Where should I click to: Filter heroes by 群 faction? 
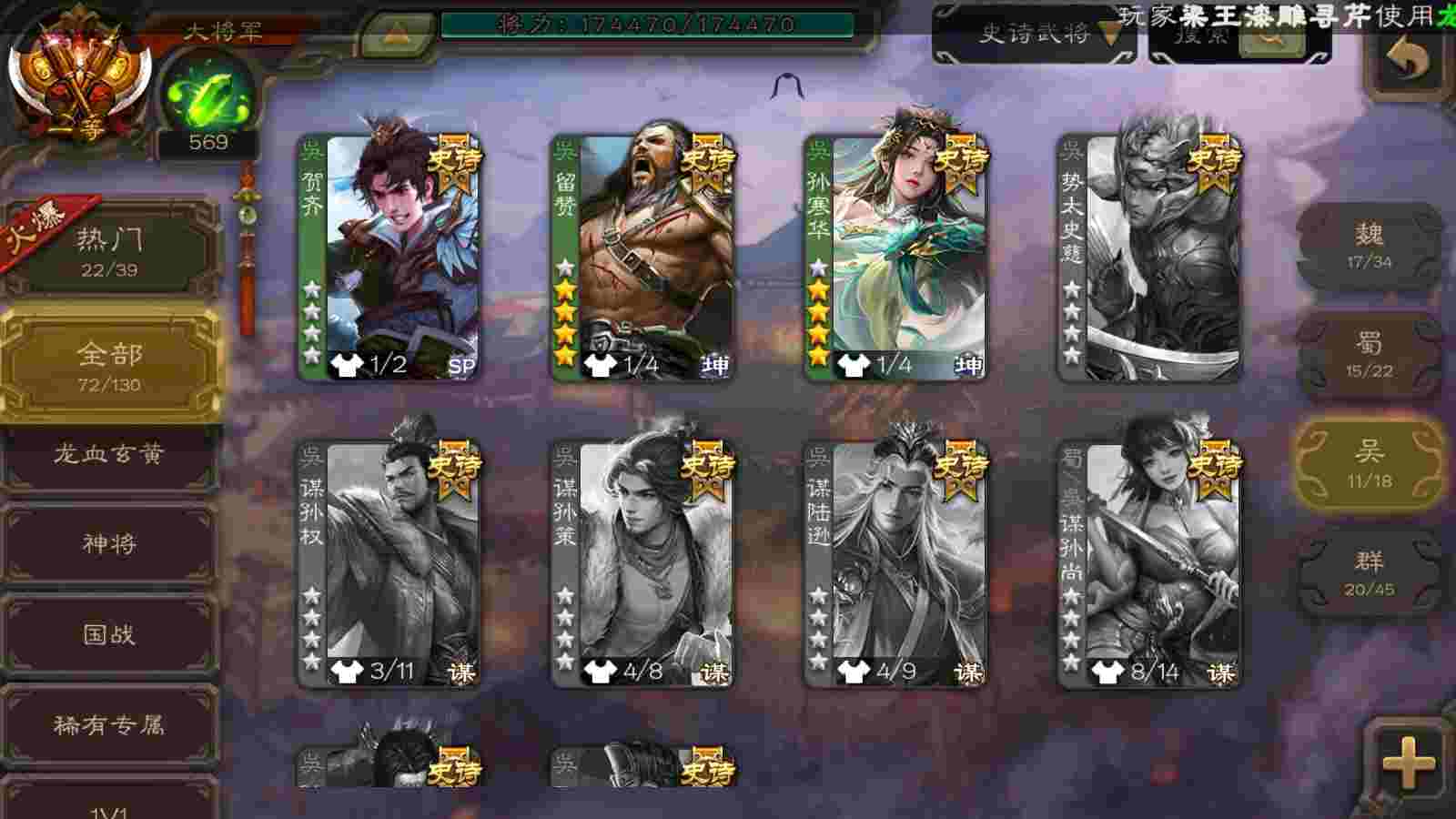1369,572
